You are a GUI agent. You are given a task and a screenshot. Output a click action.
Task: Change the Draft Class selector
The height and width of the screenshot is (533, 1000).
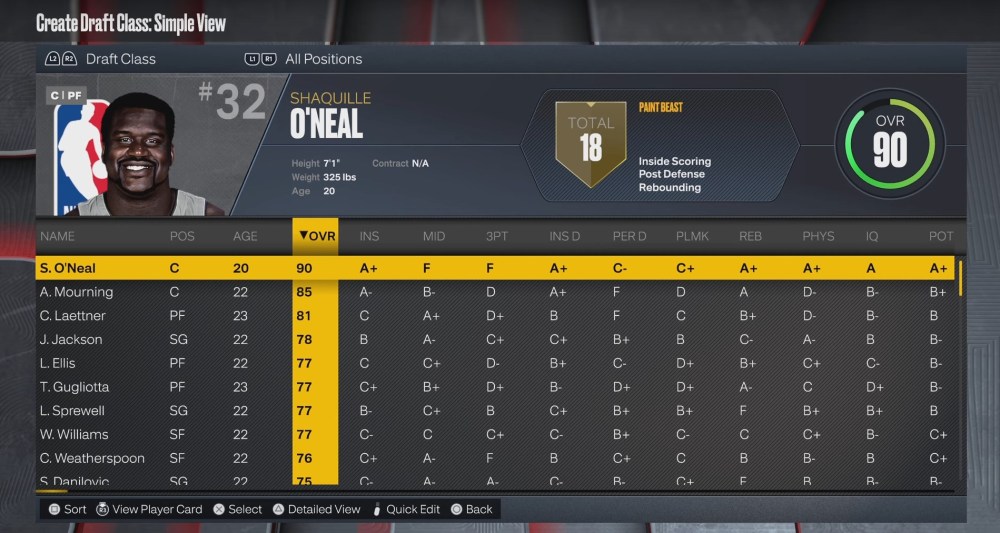point(120,59)
